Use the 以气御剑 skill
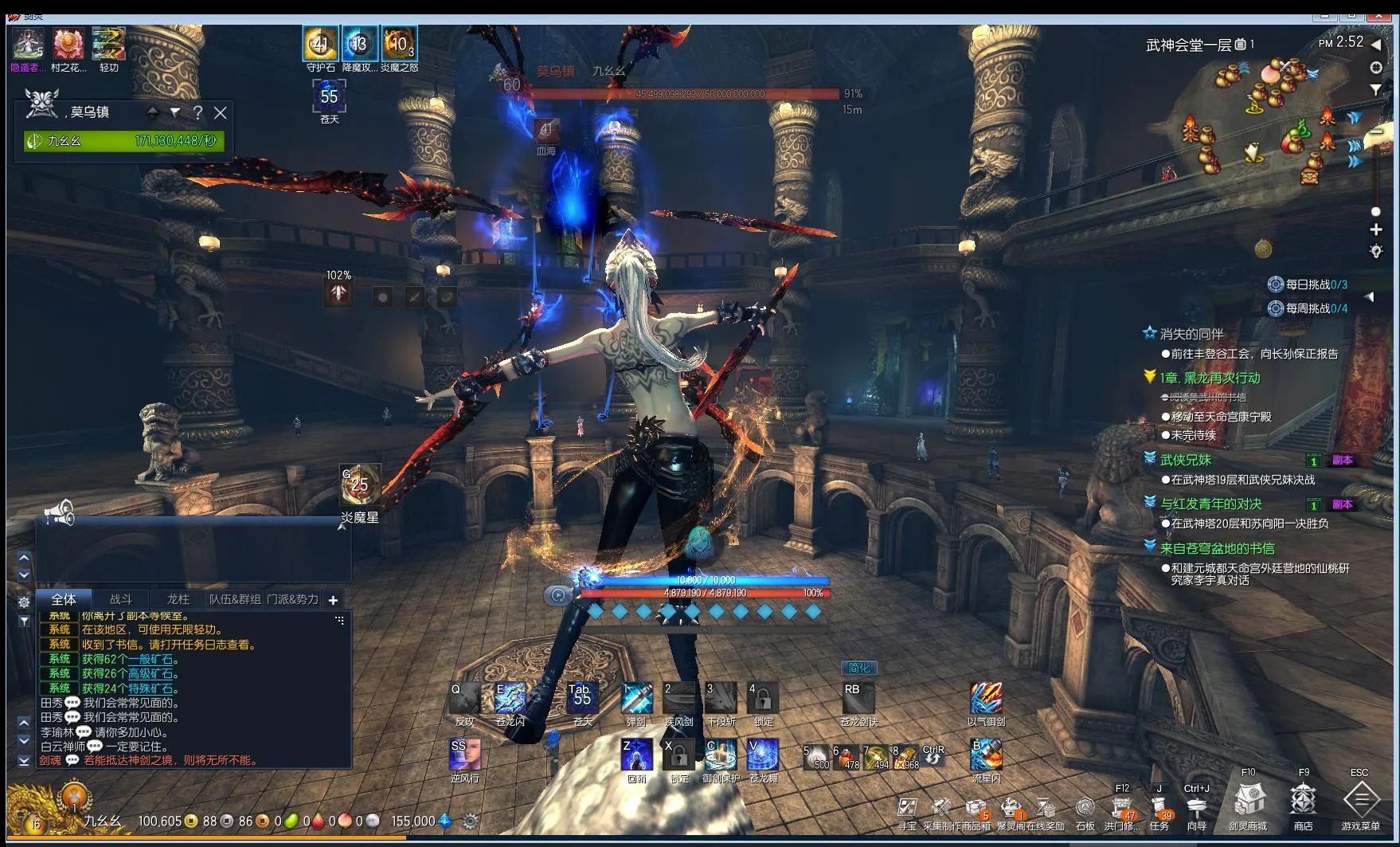Screen dimensions: 1400x847 point(986,699)
